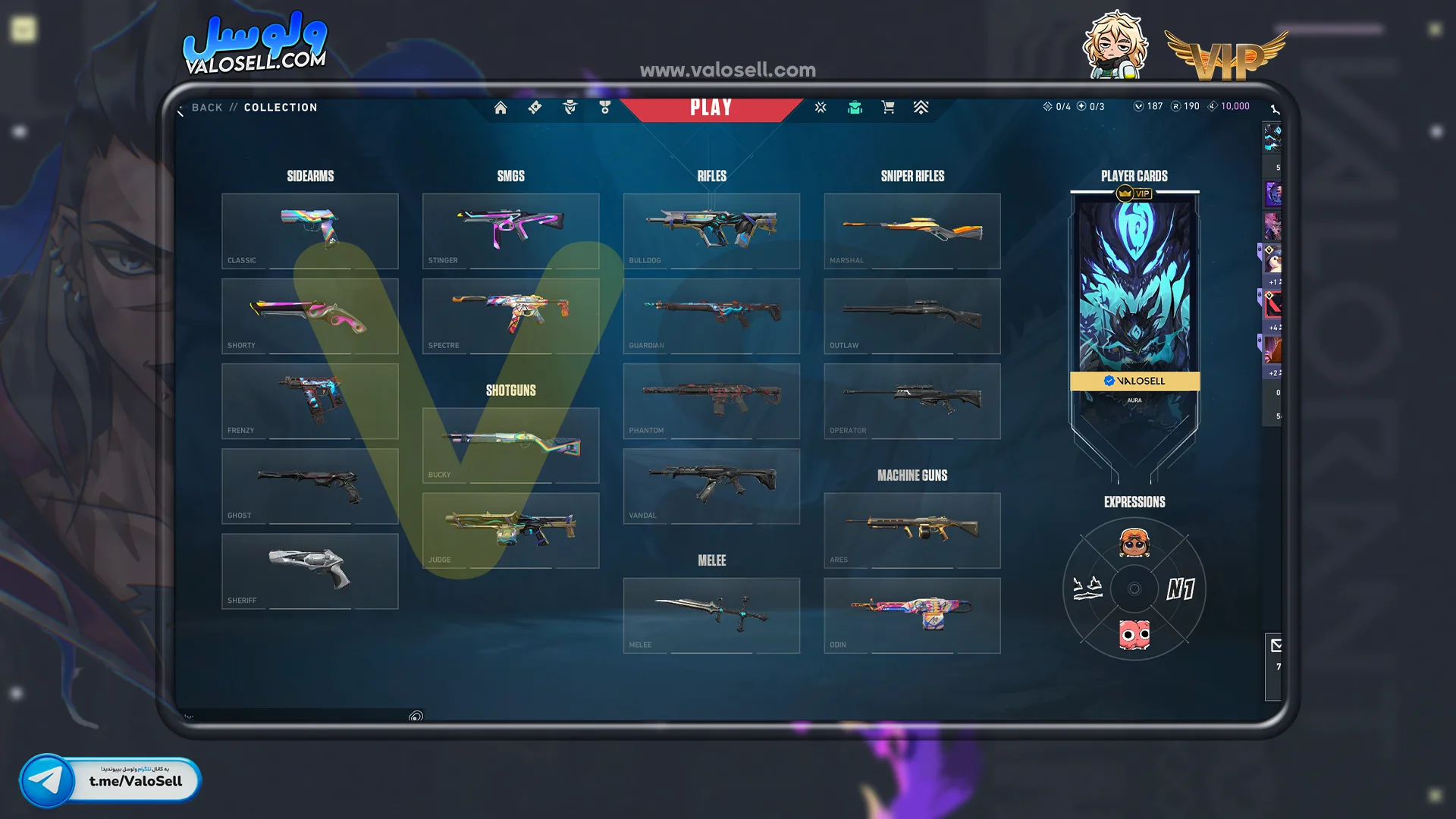Open the store cart icon
Screen dimensions: 1456x819
(888, 108)
